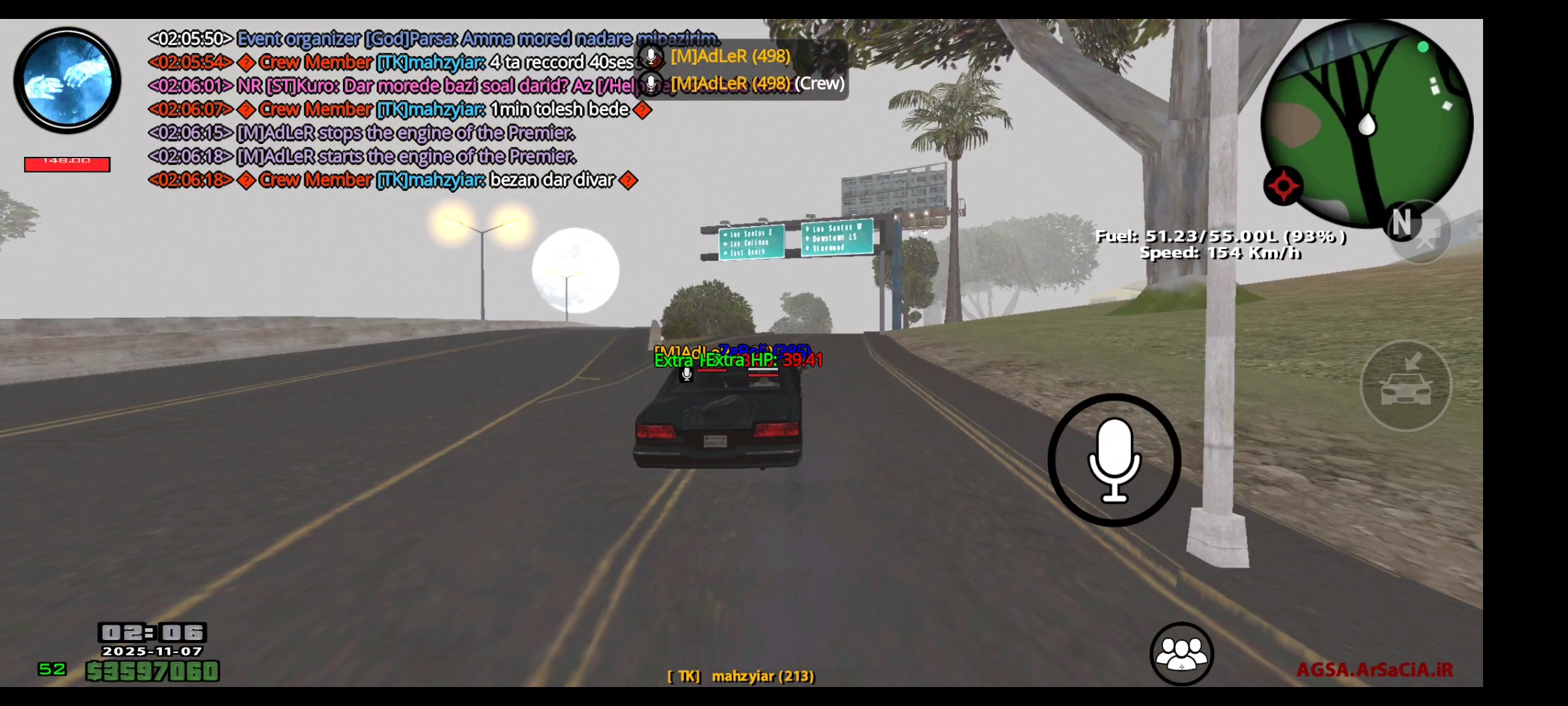Expand the chat log at the top
The height and width of the screenshot is (706, 1568).
click(392, 108)
